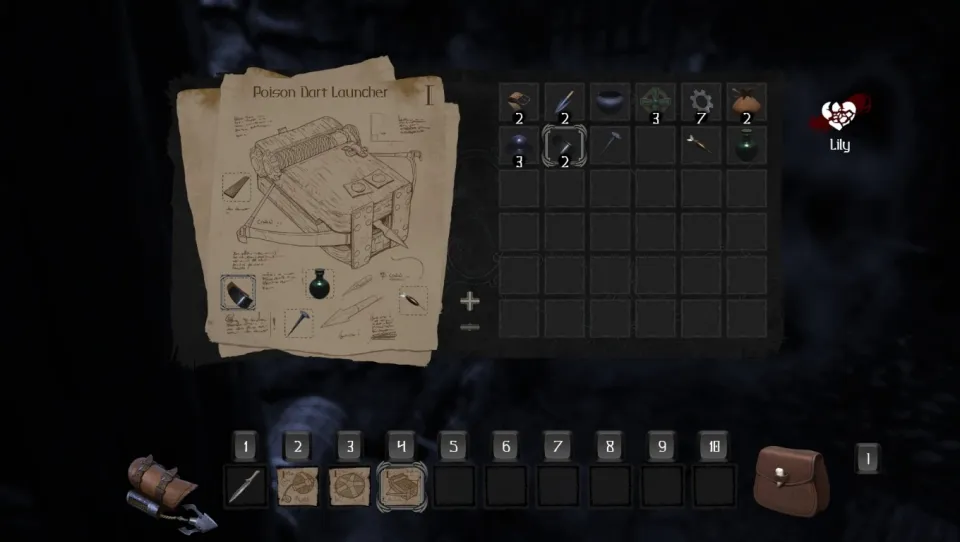This screenshot has width=960, height=542.
Task: Pick the blue feather stack in inventory
Action: 564,102
